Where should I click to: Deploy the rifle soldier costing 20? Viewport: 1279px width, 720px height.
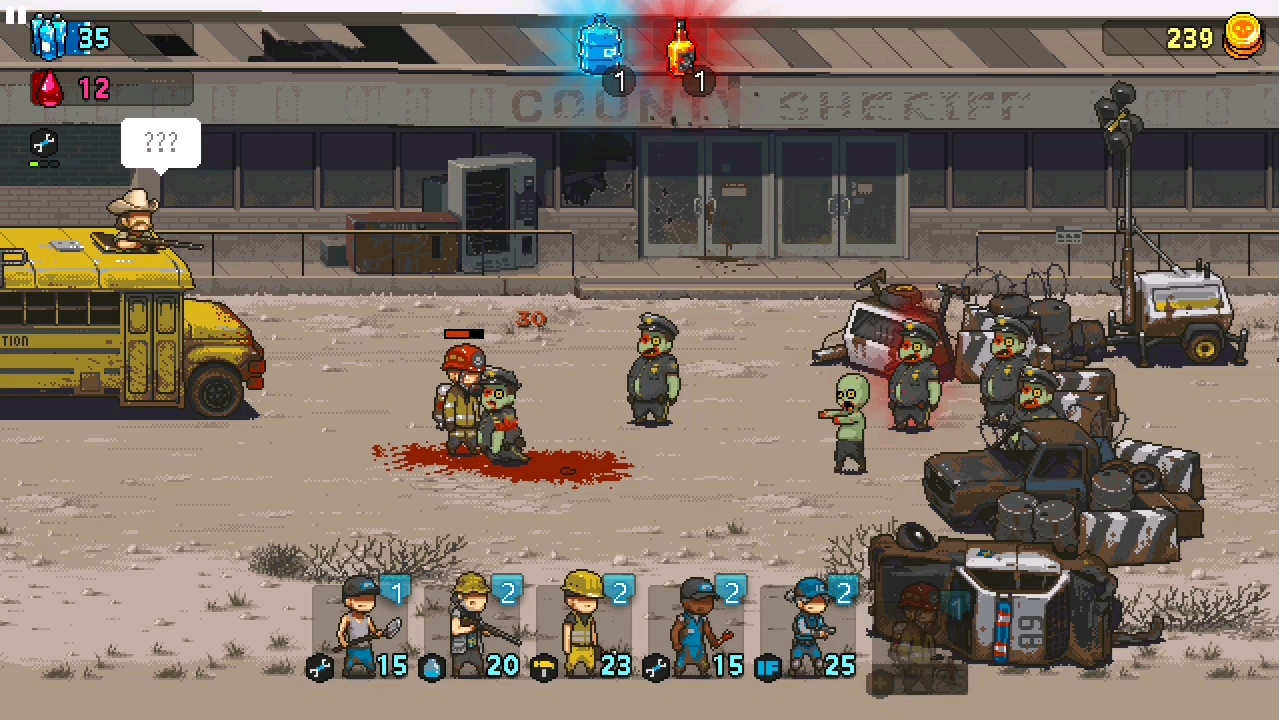473,627
